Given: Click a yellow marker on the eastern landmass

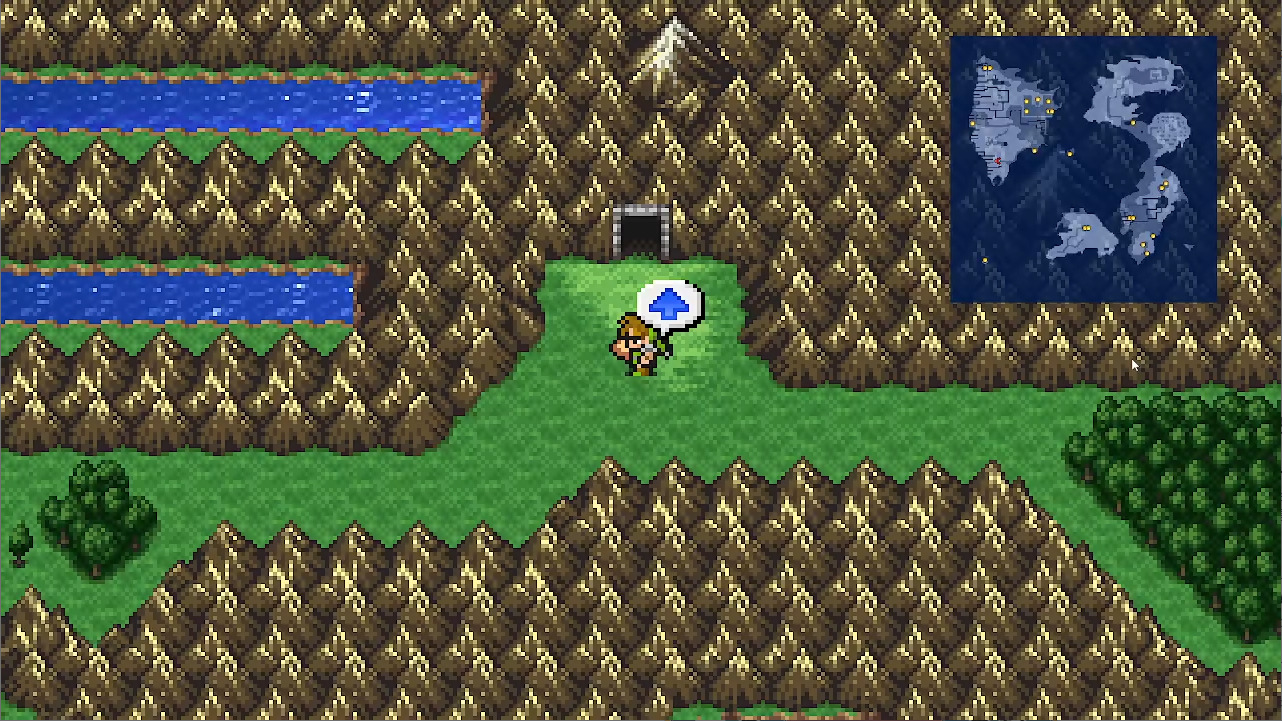Looking at the screenshot, I should tap(1164, 187).
